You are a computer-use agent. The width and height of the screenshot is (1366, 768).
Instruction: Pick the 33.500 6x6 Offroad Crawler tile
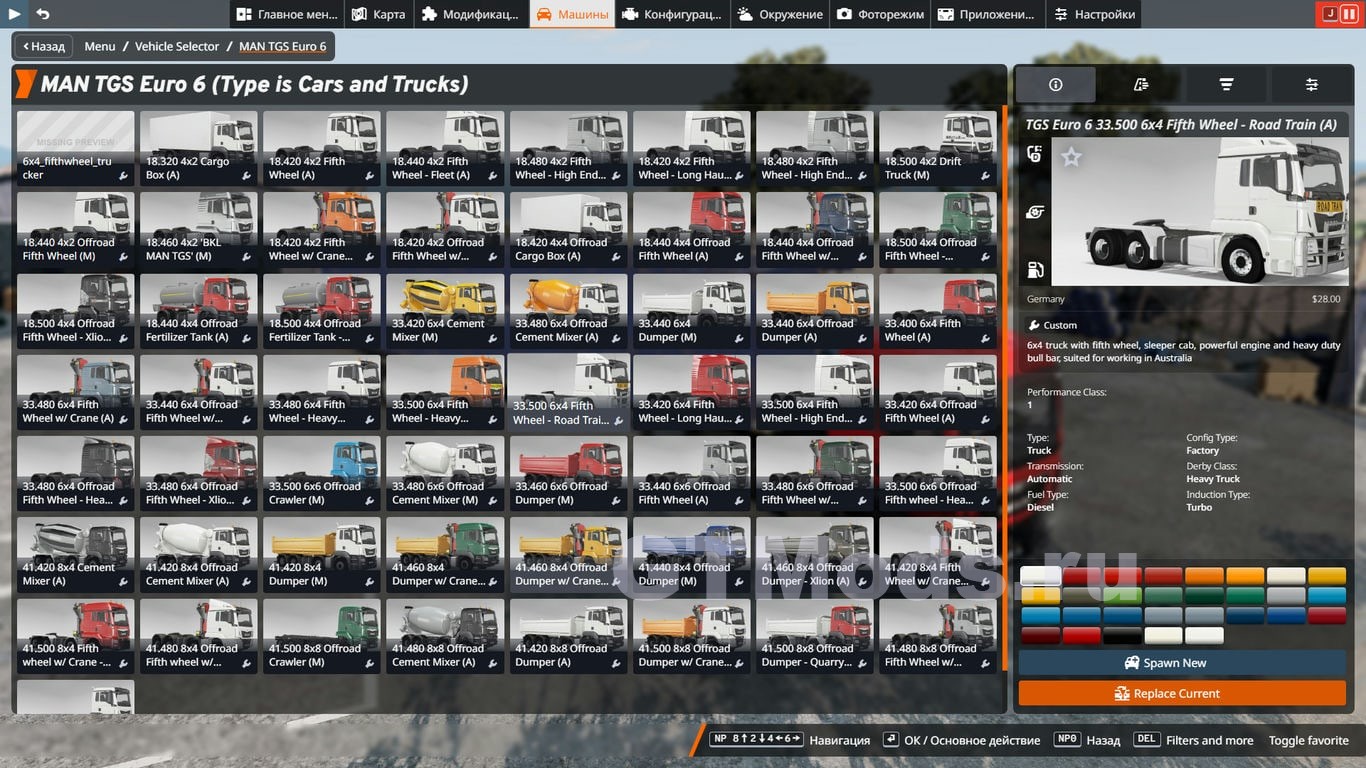click(321, 473)
